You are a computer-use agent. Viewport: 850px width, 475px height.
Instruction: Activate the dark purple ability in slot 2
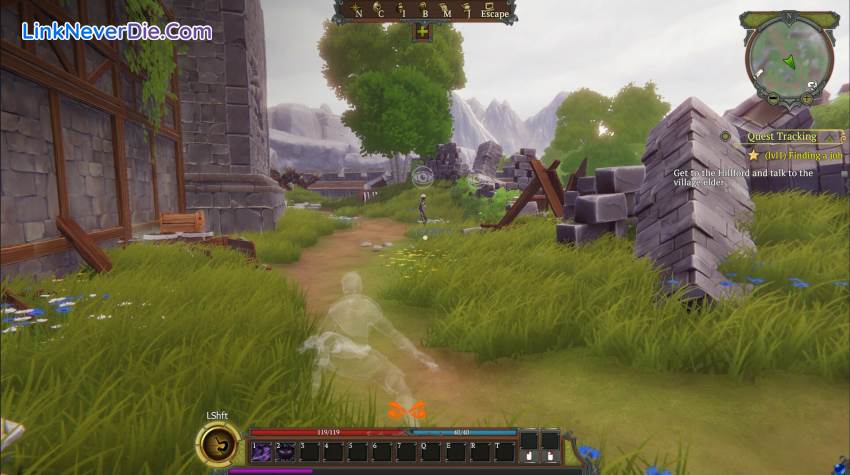284,452
